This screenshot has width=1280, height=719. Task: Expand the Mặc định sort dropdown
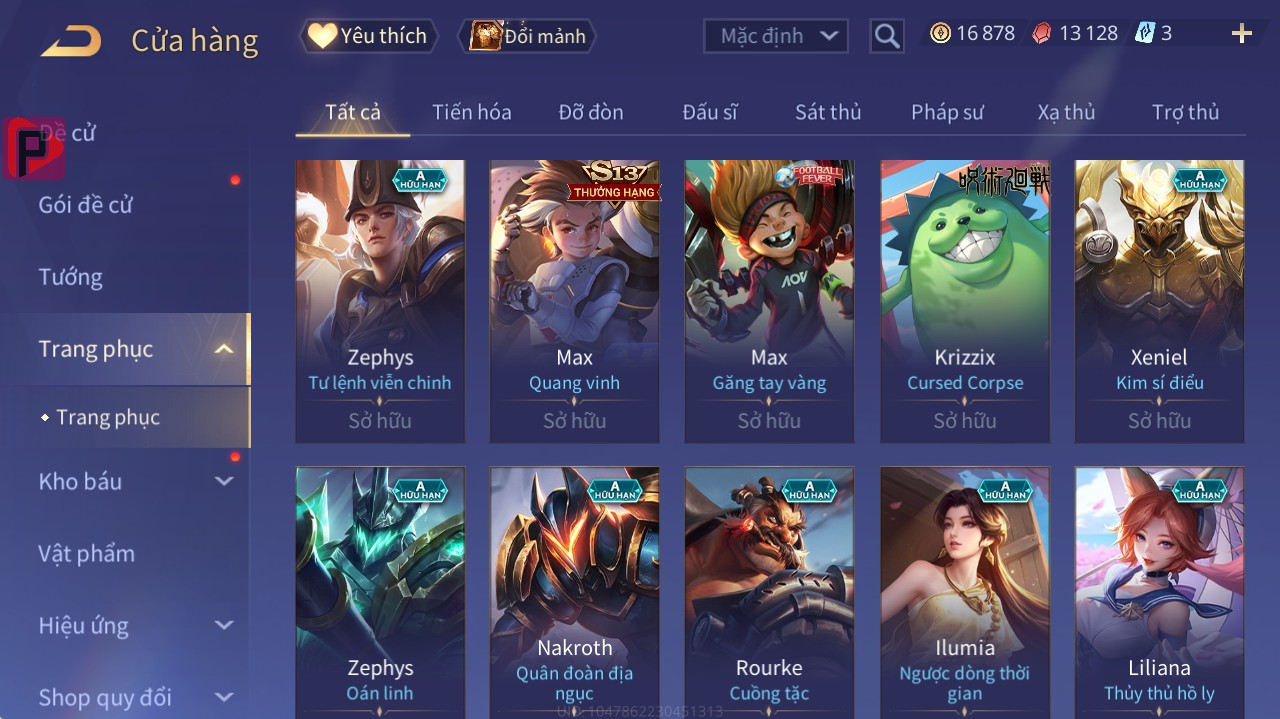[777, 36]
